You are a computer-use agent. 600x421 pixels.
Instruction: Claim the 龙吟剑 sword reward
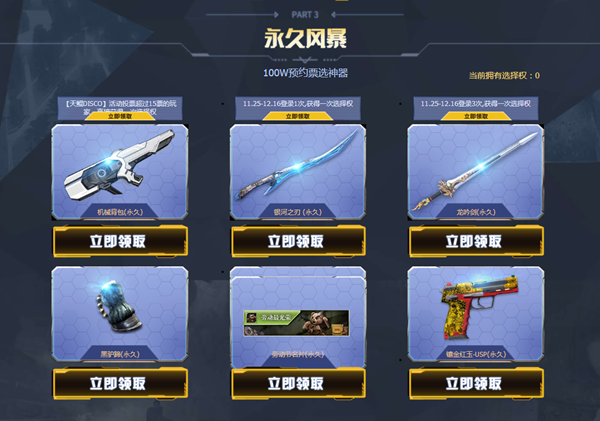tap(474, 241)
